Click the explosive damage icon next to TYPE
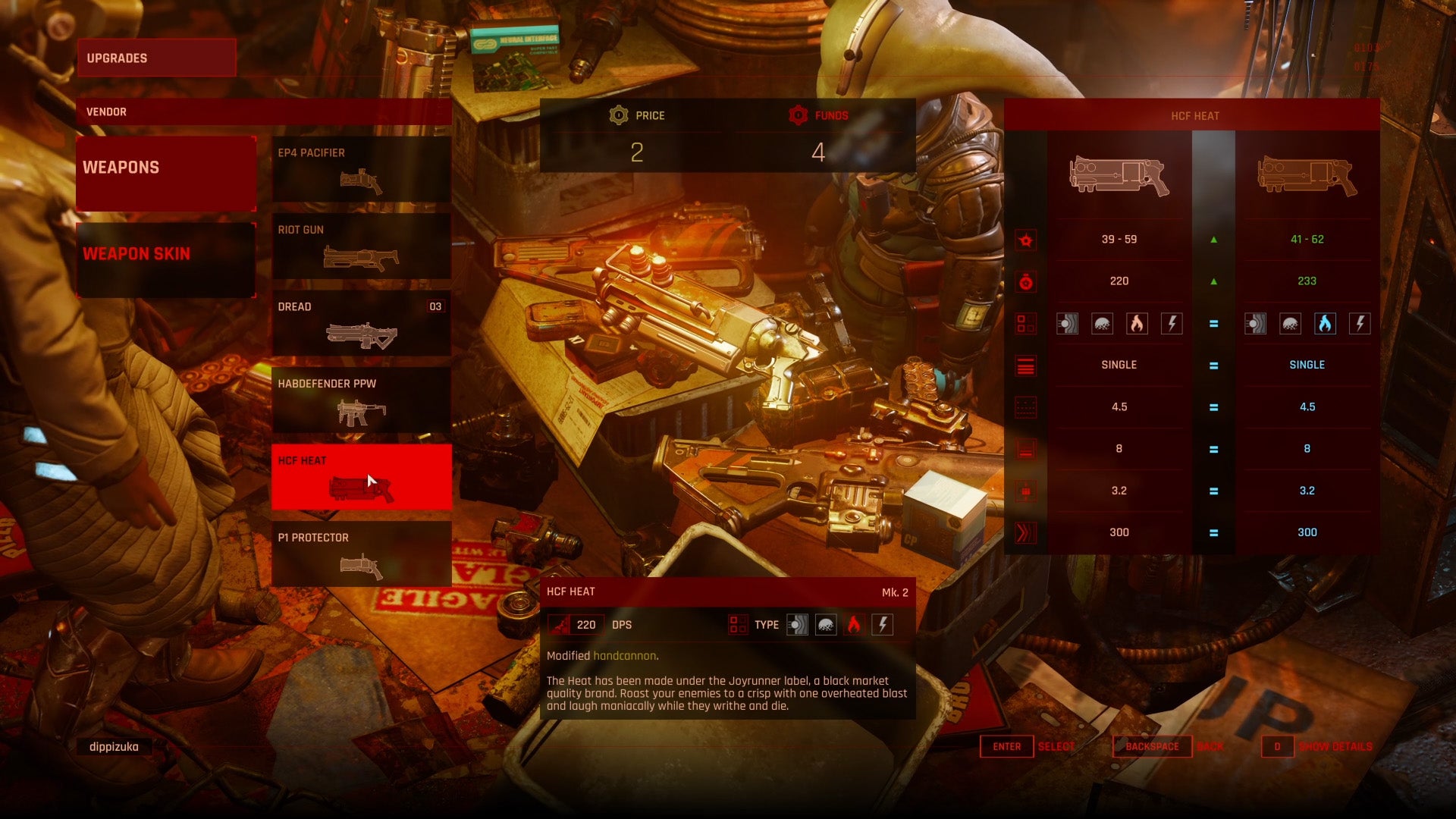The height and width of the screenshot is (819, 1456). (x=826, y=624)
